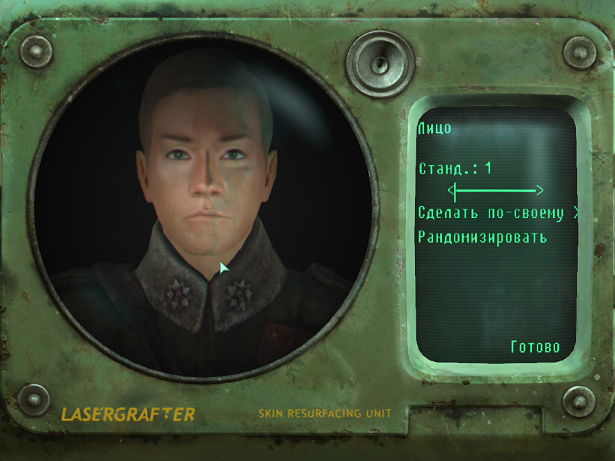
Task: Confirm with the Готово button
Action: [535, 348]
